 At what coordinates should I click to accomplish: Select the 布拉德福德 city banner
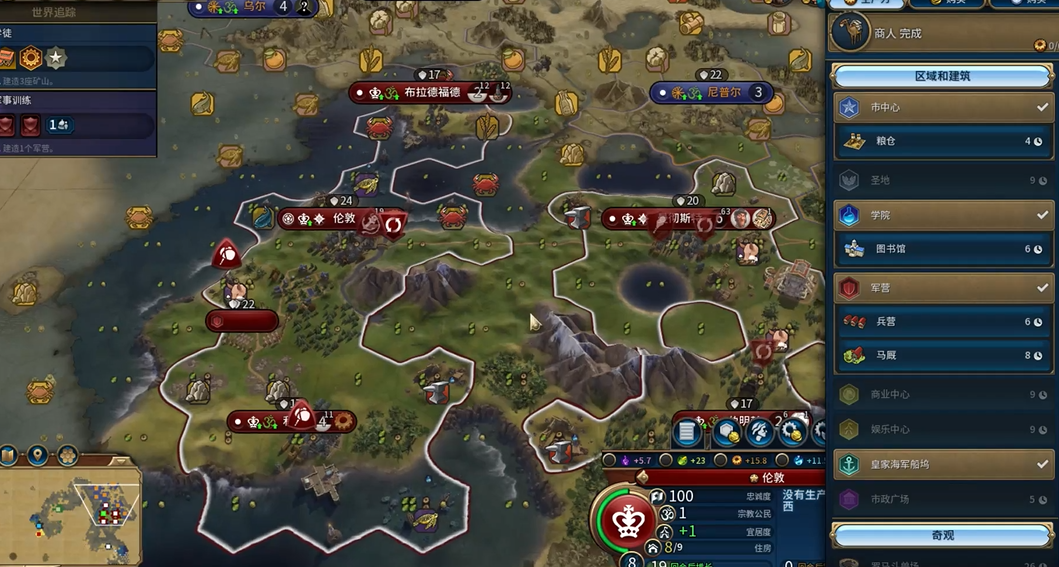(x=431, y=93)
